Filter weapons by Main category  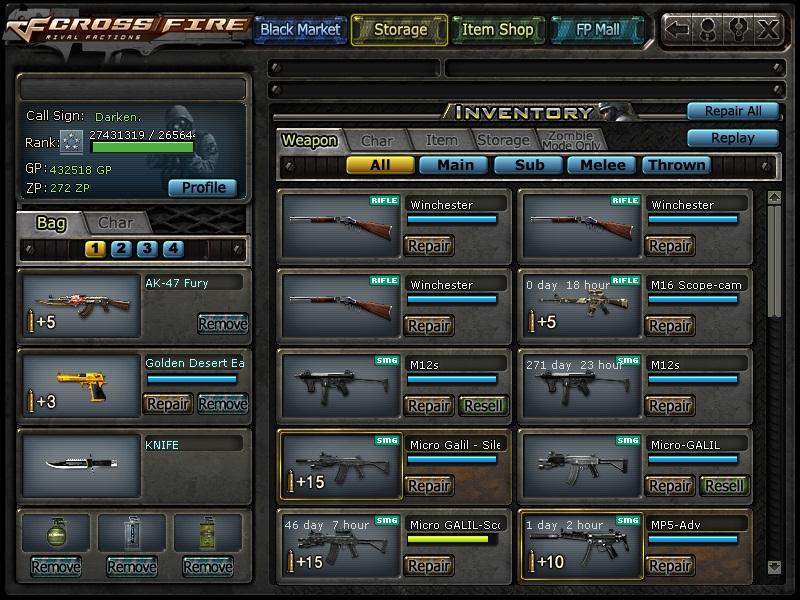coord(454,165)
